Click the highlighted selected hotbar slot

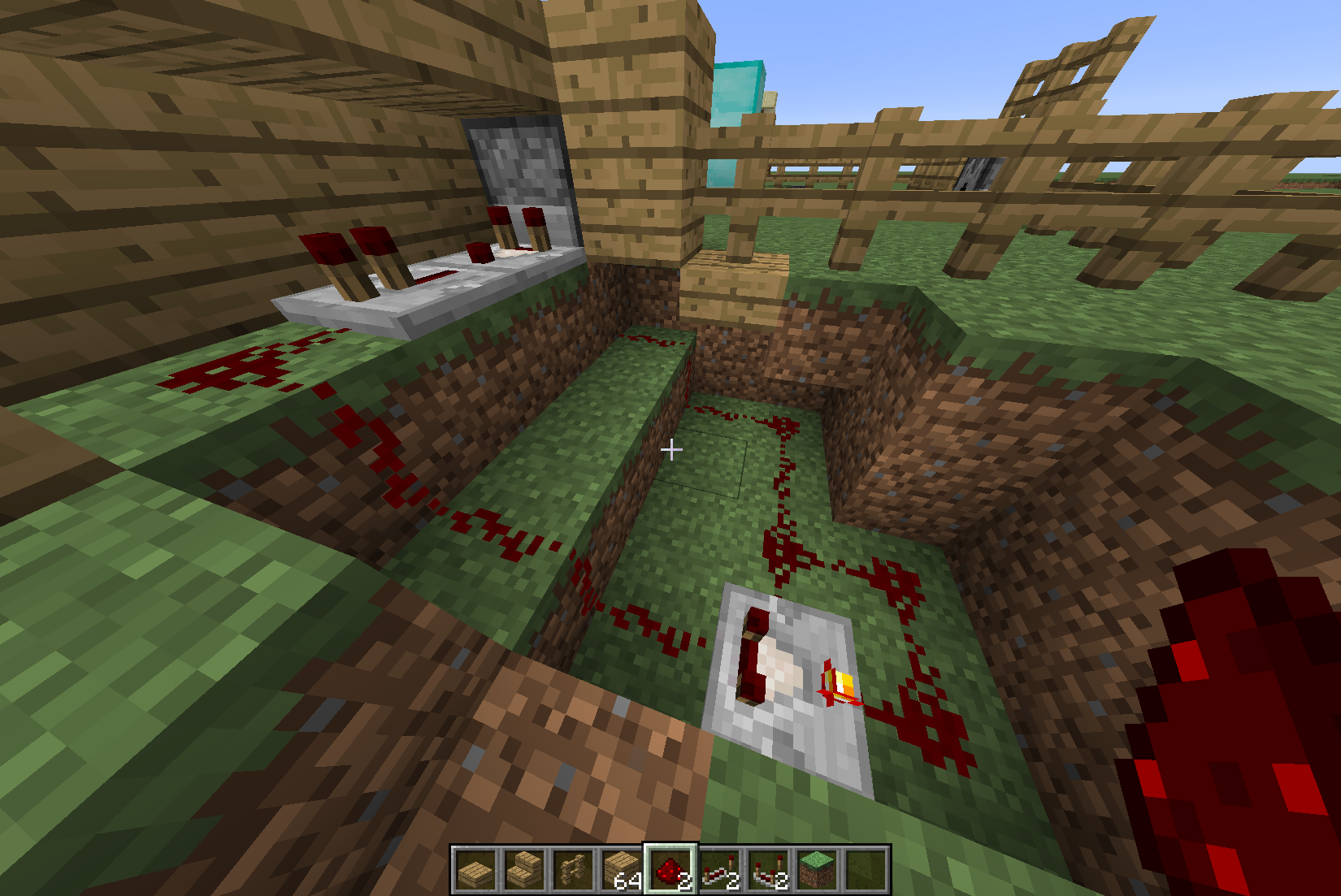tap(668, 869)
